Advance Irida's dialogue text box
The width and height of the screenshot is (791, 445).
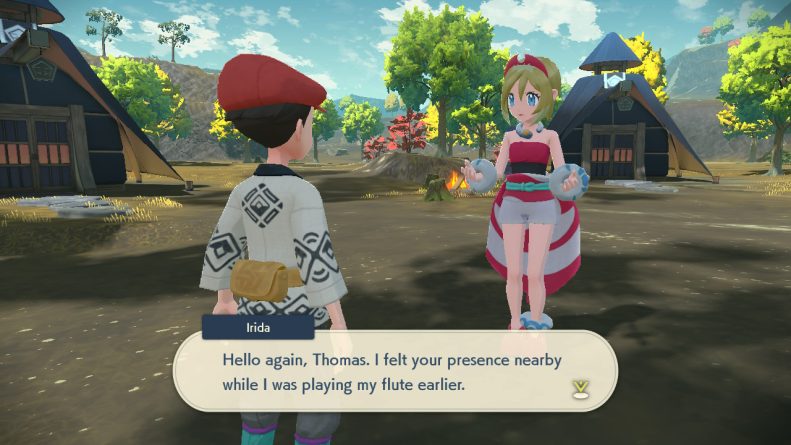click(x=395, y=370)
